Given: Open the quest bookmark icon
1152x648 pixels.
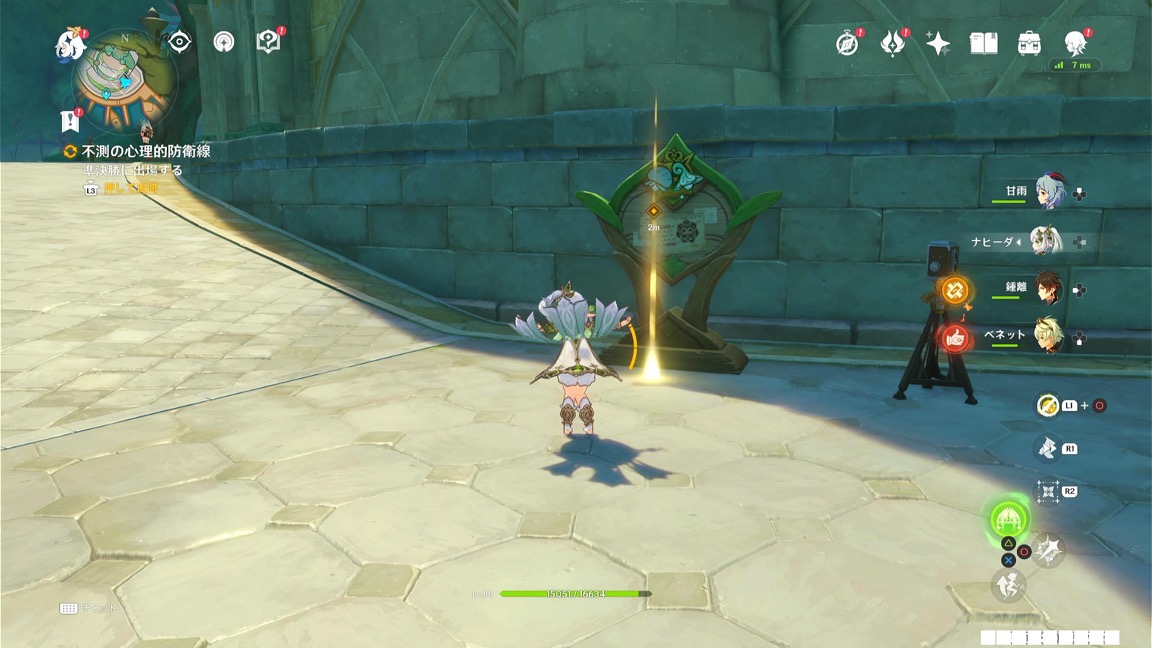Looking at the screenshot, I should (69, 121).
